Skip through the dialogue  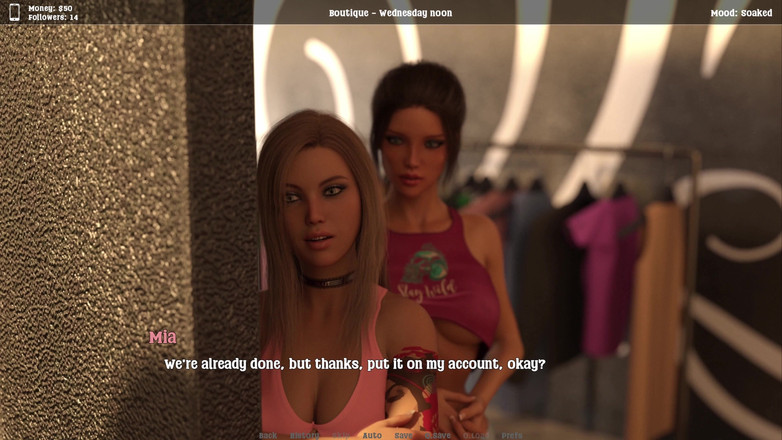(342, 435)
